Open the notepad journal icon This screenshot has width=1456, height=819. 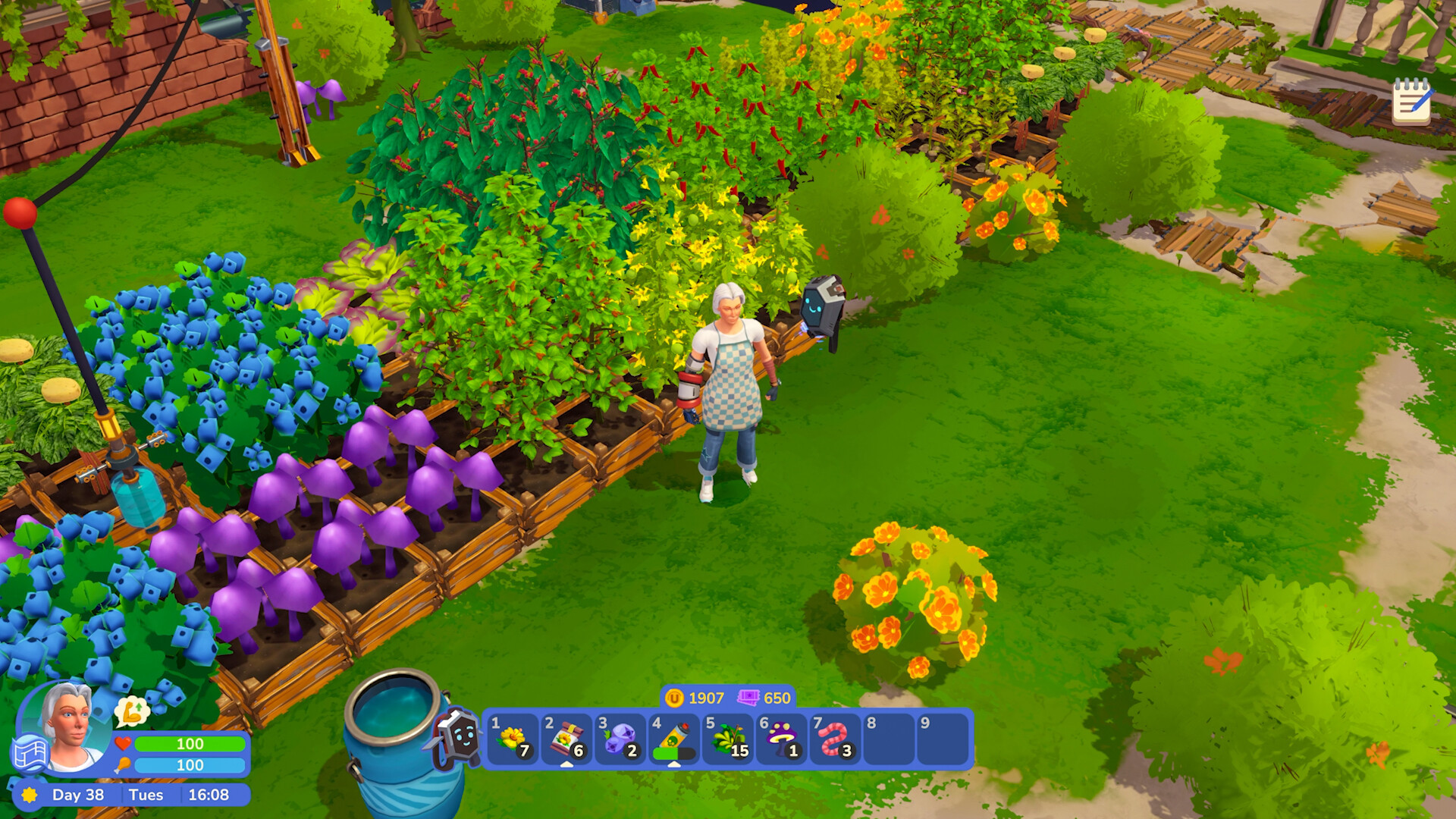click(1411, 101)
